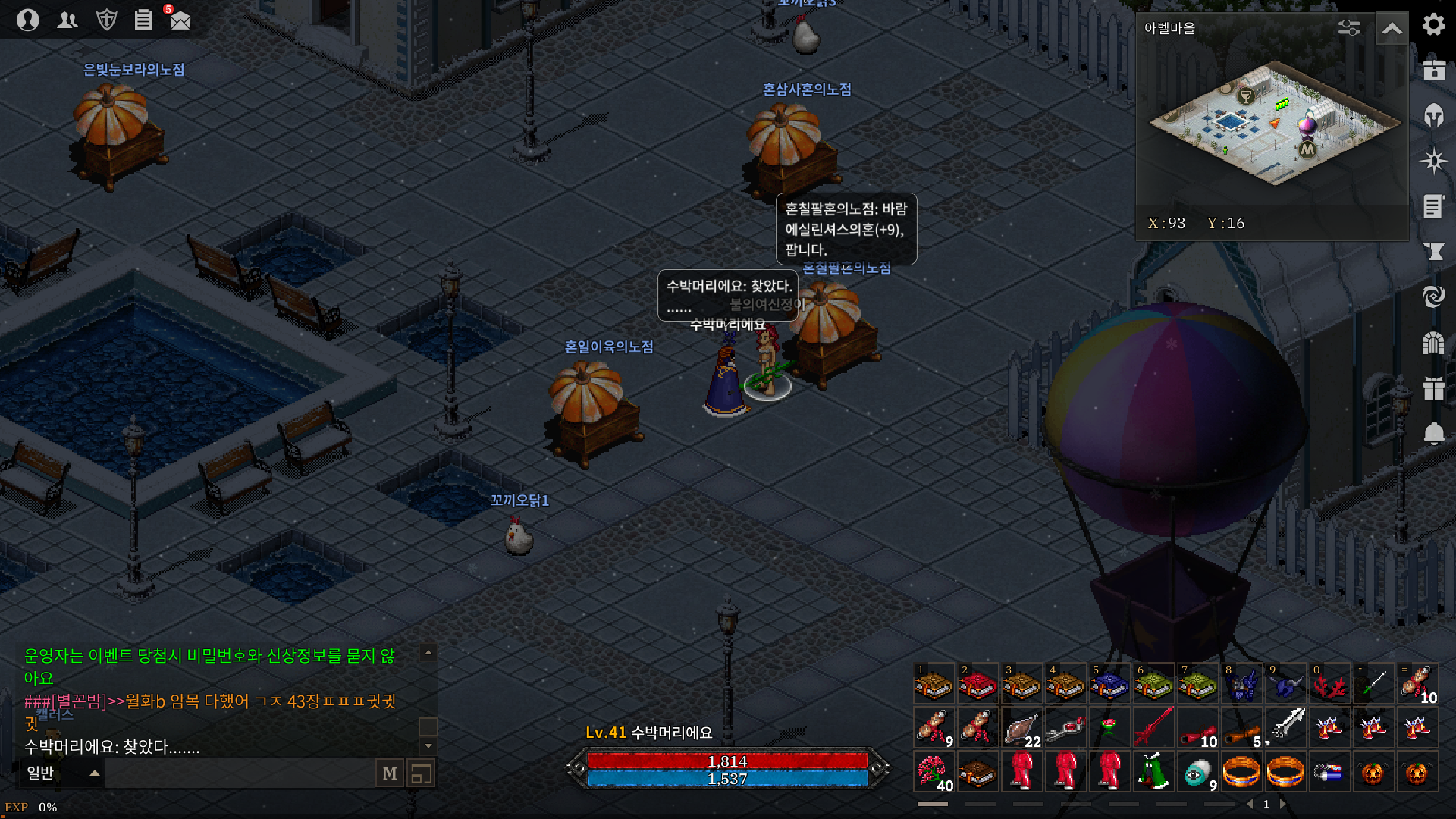This screenshot has width=1456, height=819.
Task: Open the anvil crafting icon
Action: tap(1433, 251)
